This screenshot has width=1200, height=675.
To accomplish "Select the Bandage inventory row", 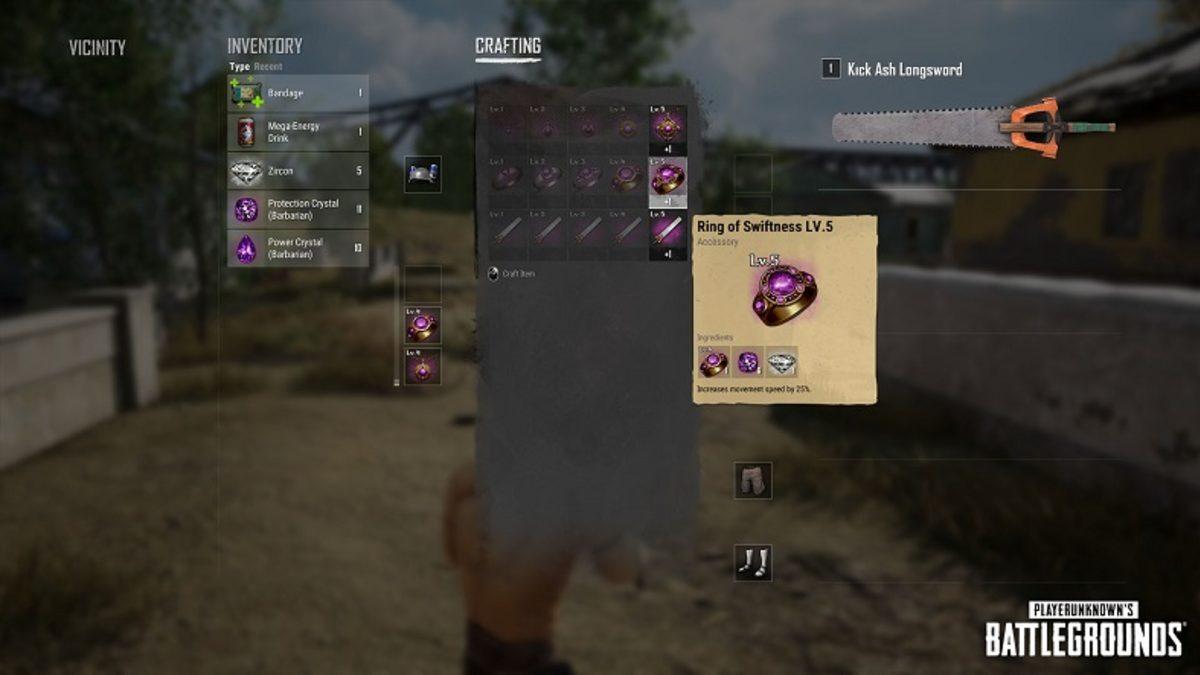I will (x=297, y=93).
